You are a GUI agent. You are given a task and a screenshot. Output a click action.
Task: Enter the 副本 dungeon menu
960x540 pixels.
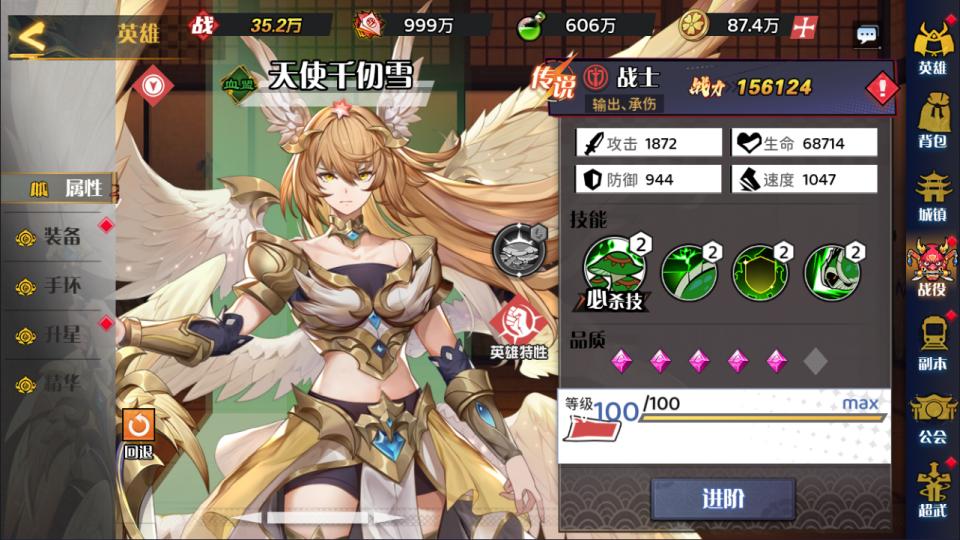(x=932, y=343)
